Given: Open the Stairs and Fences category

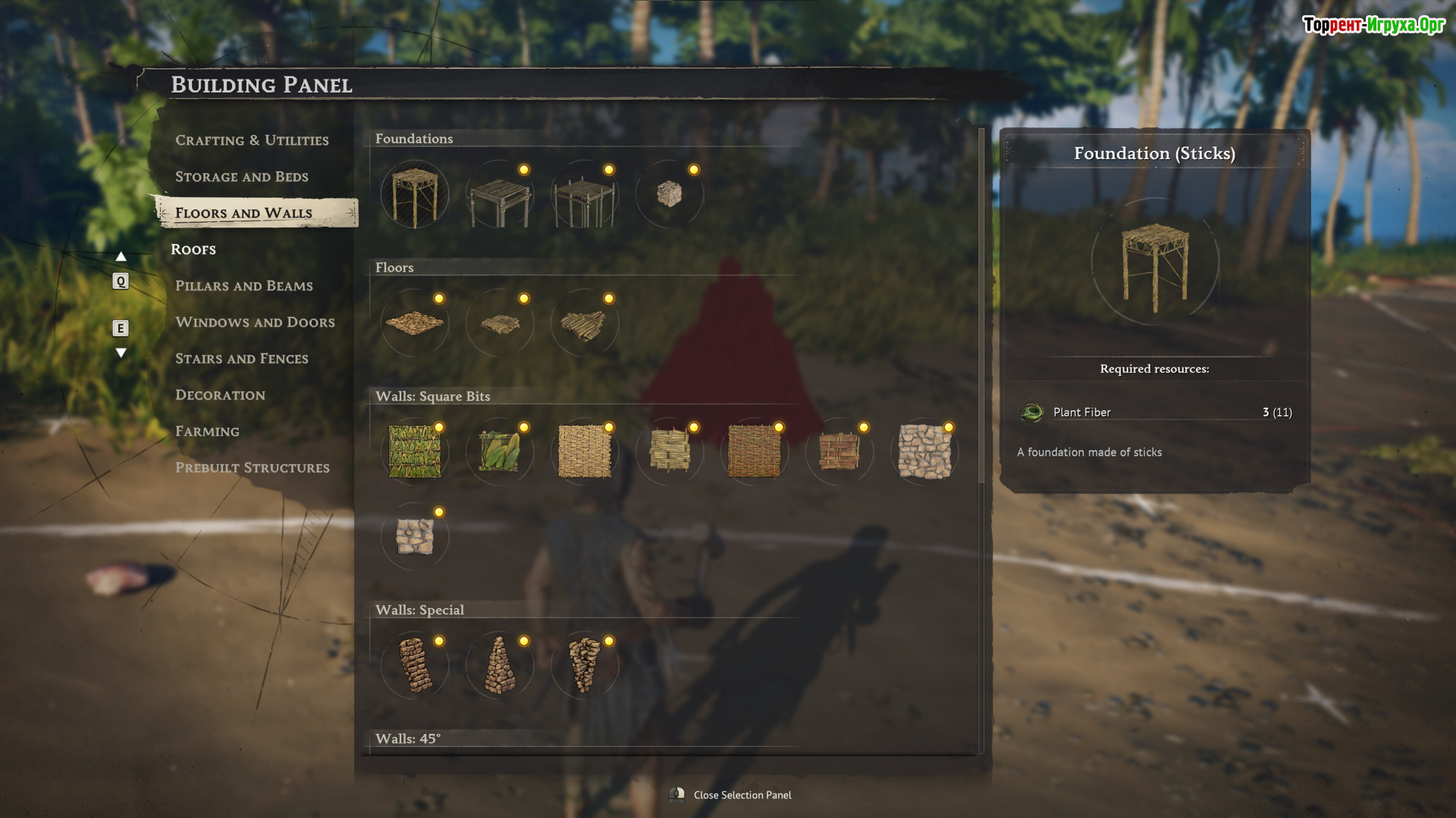Looking at the screenshot, I should coord(241,359).
